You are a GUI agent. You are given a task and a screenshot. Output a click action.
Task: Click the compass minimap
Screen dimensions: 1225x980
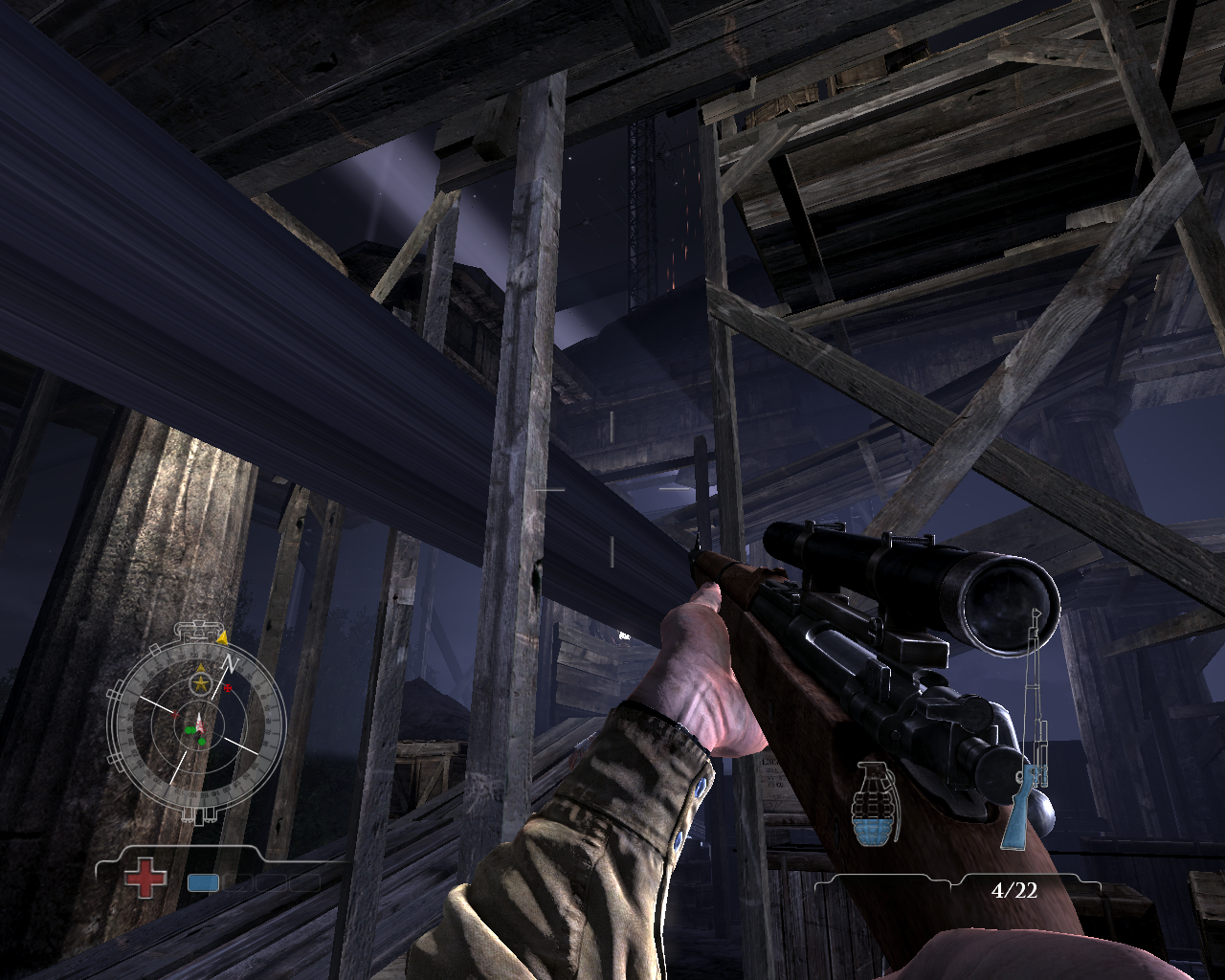pyautogui.click(x=198, y=724)
